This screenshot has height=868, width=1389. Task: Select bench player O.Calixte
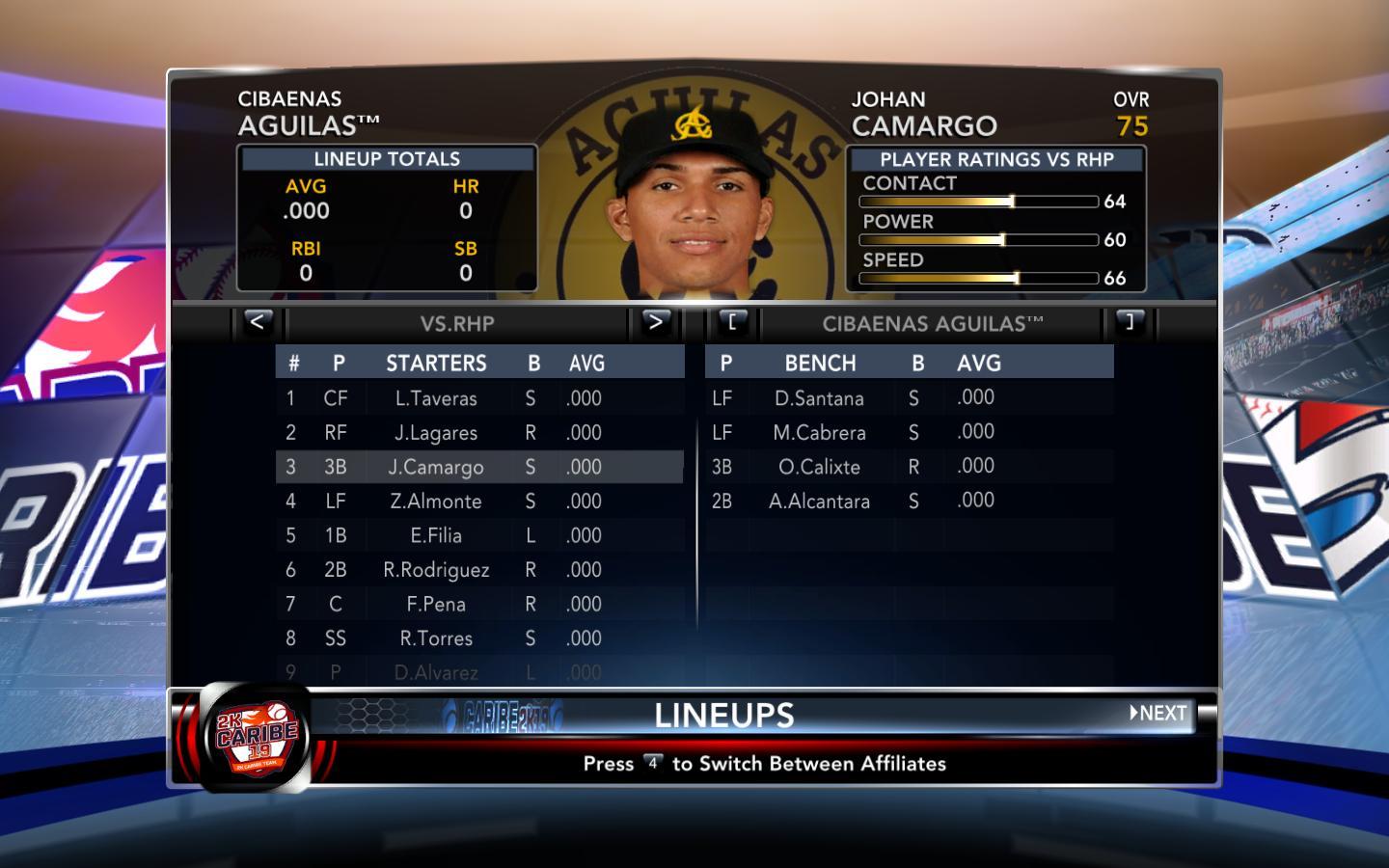click(819, 468)
